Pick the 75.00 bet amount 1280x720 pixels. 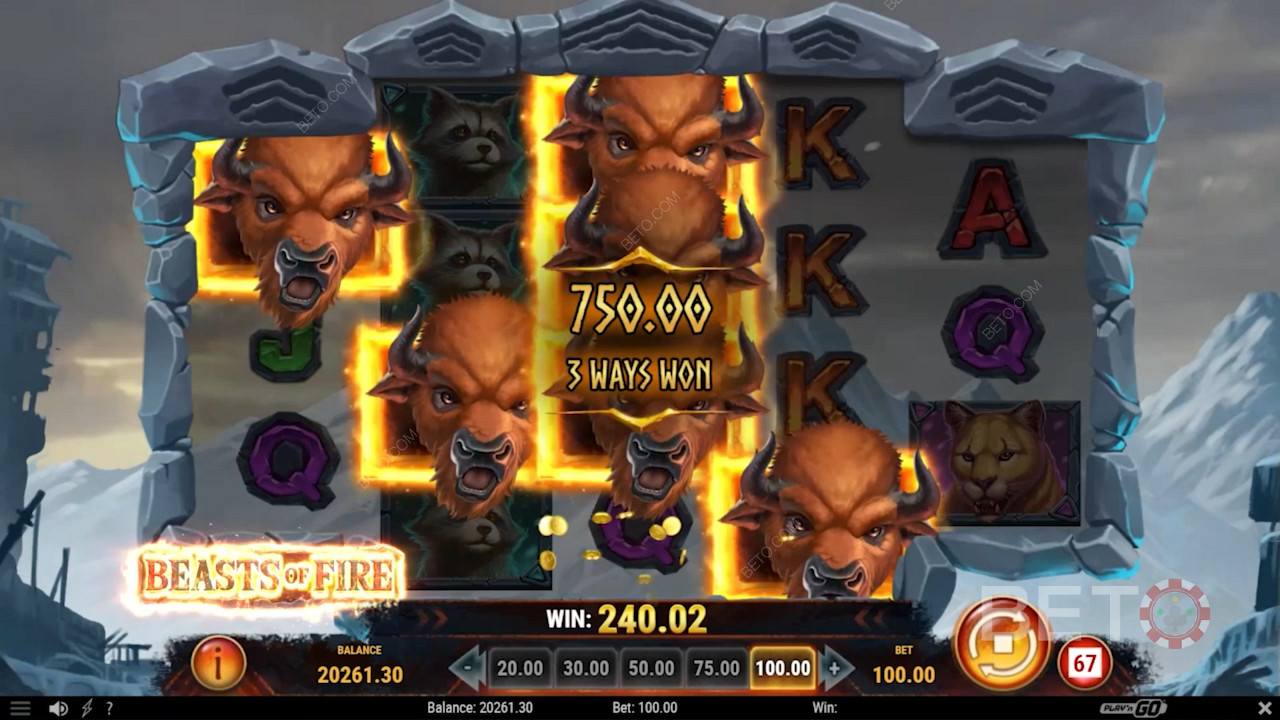click(x=717, y=668)
